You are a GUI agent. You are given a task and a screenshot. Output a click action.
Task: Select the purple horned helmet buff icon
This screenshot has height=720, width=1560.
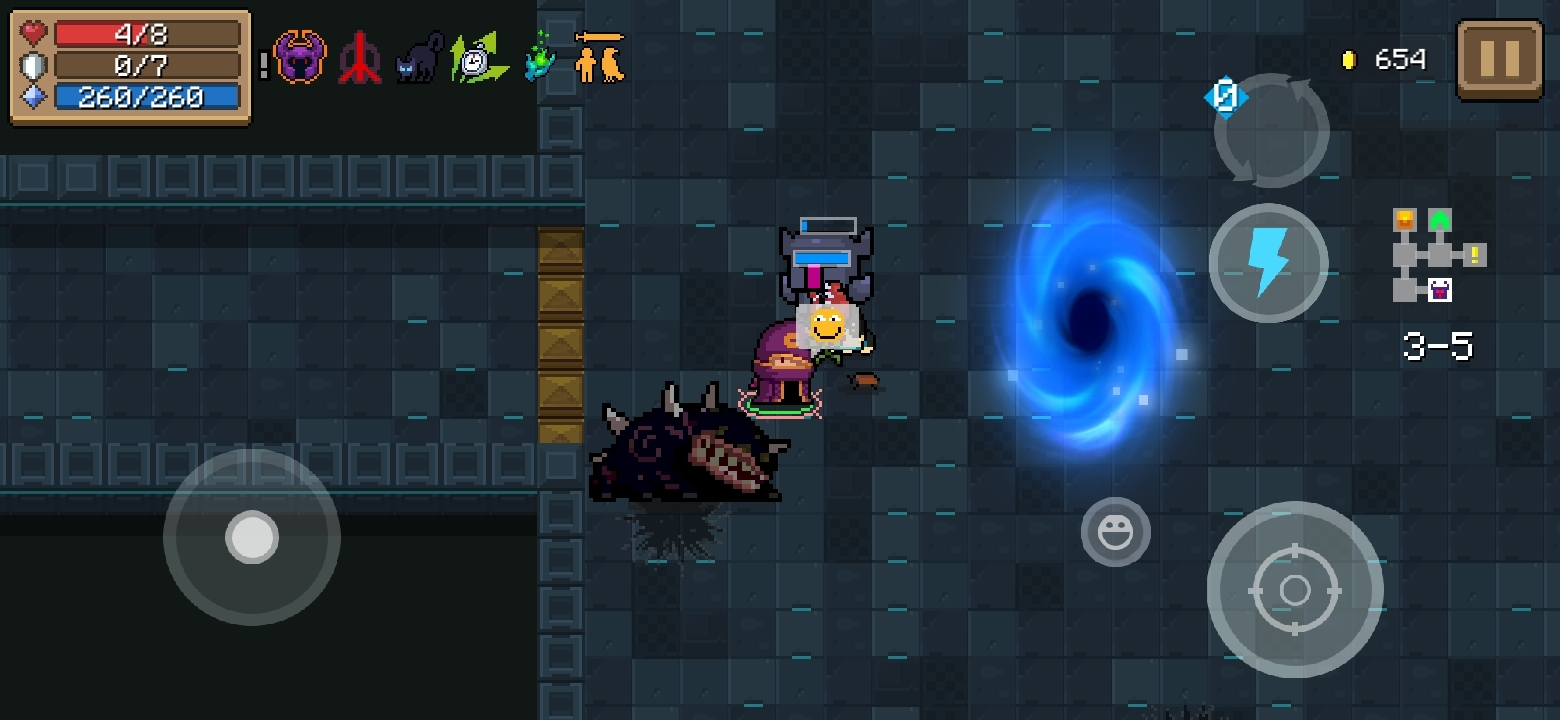[299, 58]
